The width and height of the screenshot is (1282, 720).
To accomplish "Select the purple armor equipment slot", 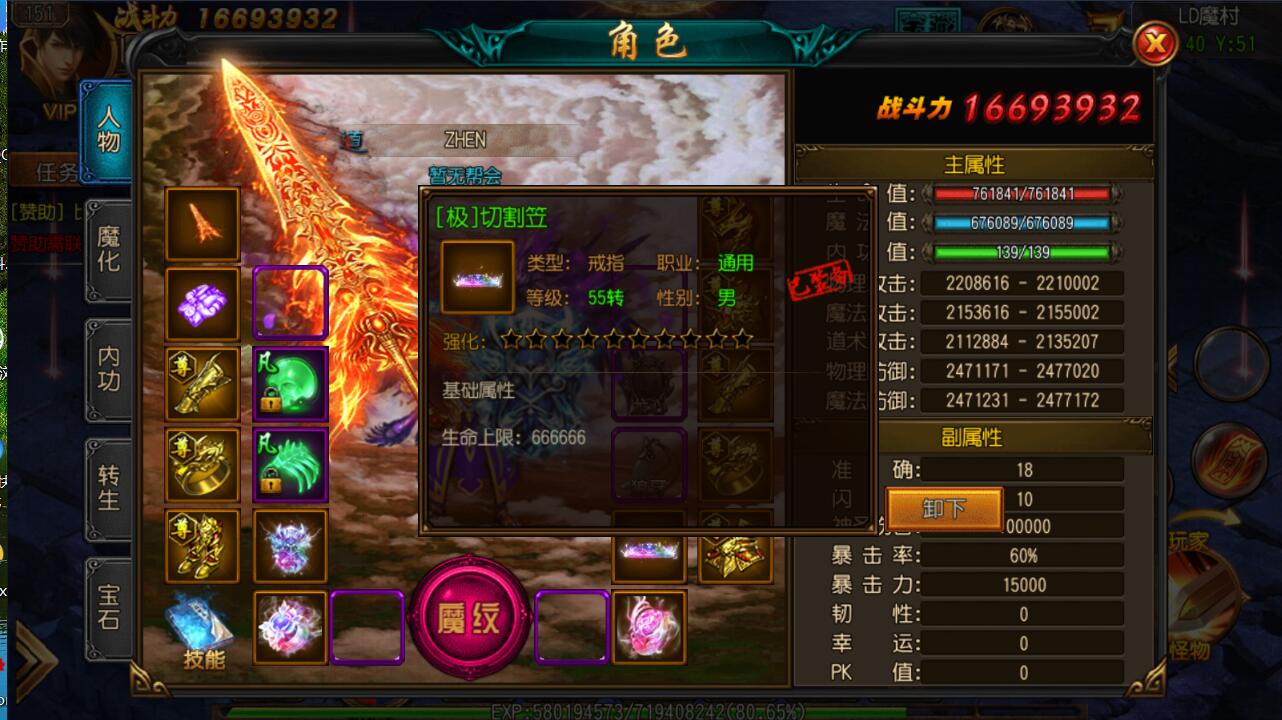I will tap(203, 304).
